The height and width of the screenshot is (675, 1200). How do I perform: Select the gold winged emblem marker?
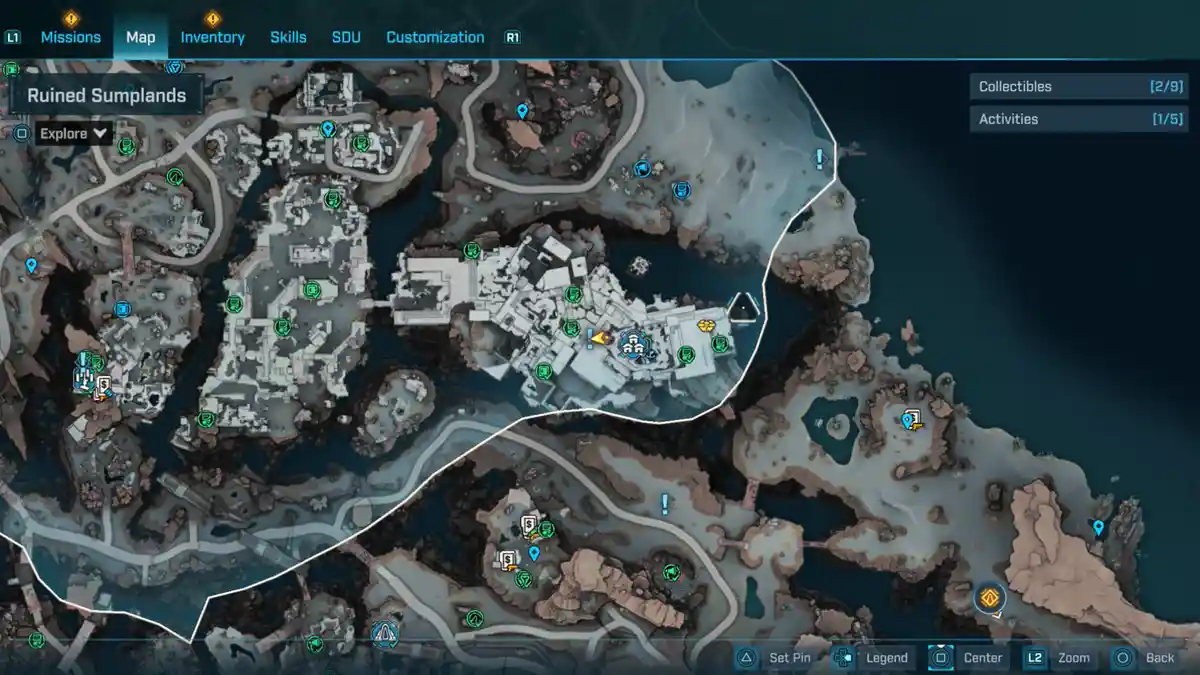(x=707, y=325)
